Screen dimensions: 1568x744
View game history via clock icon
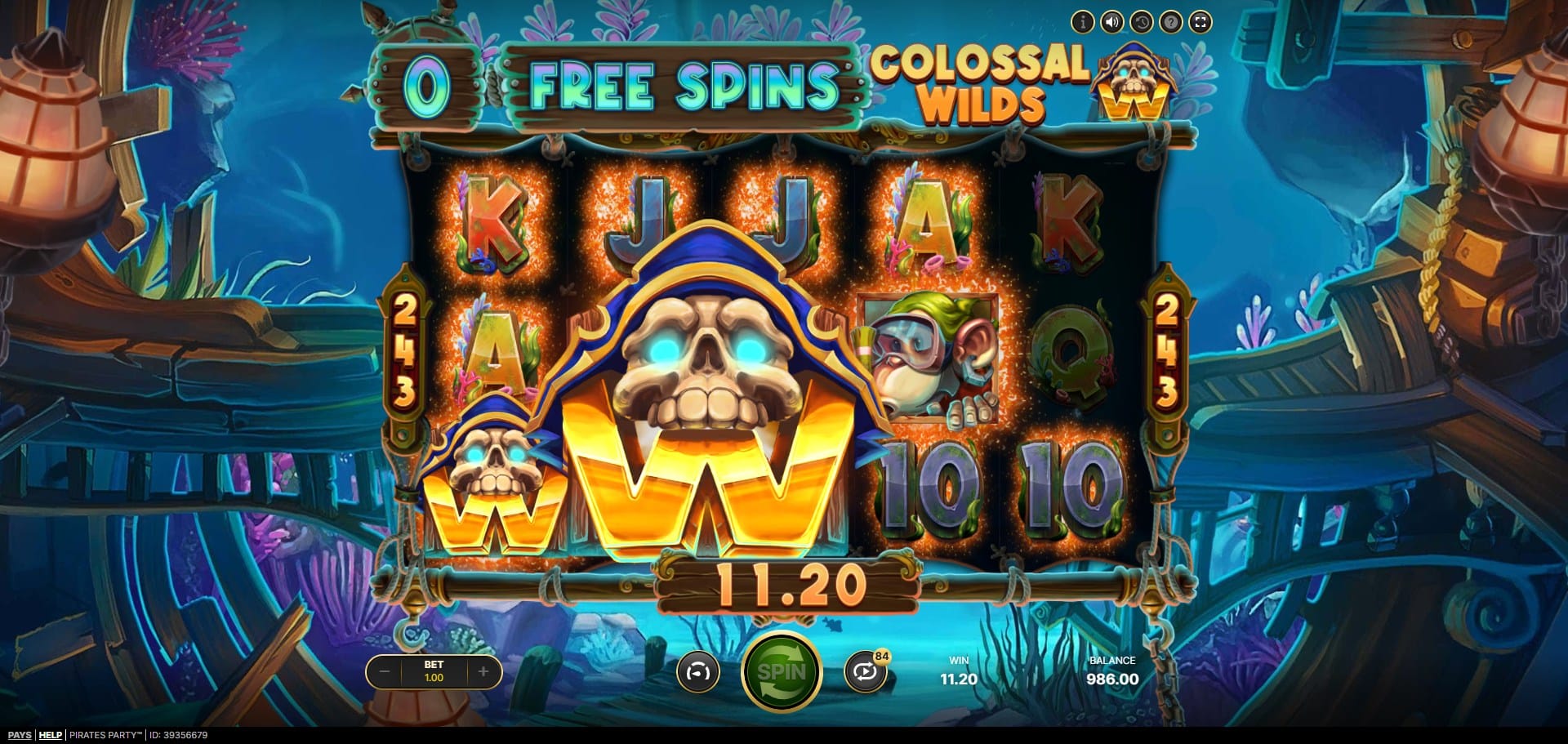[1141, 22]
